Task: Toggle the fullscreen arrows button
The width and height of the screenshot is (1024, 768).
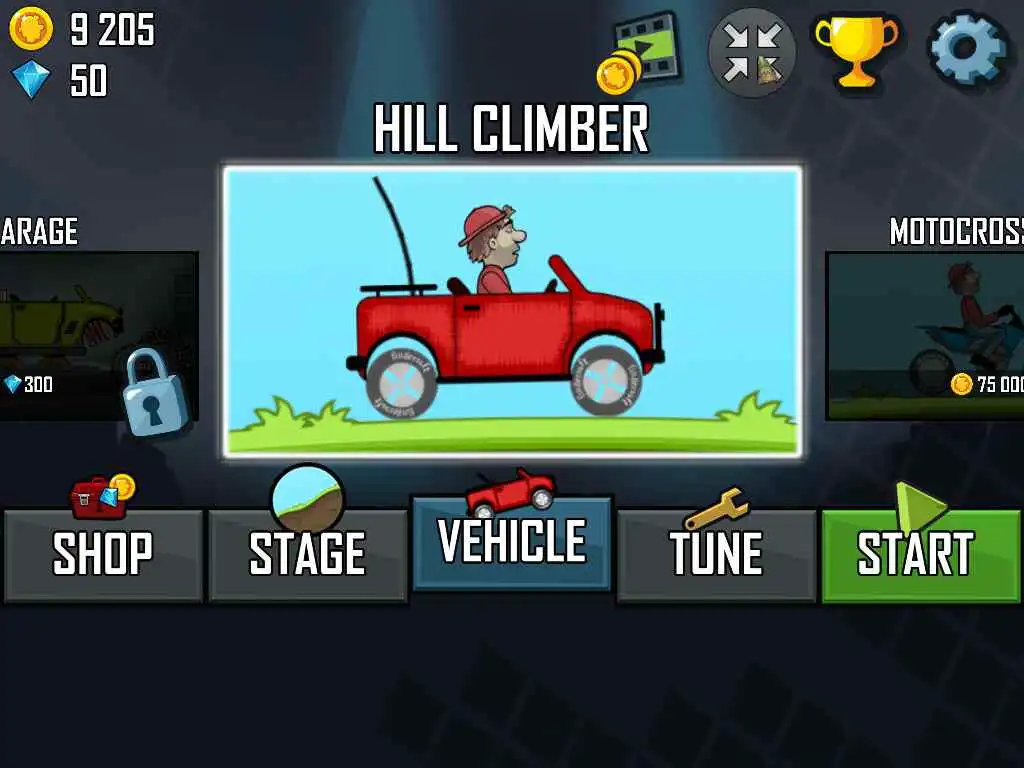Action: (x=752, y=52)
